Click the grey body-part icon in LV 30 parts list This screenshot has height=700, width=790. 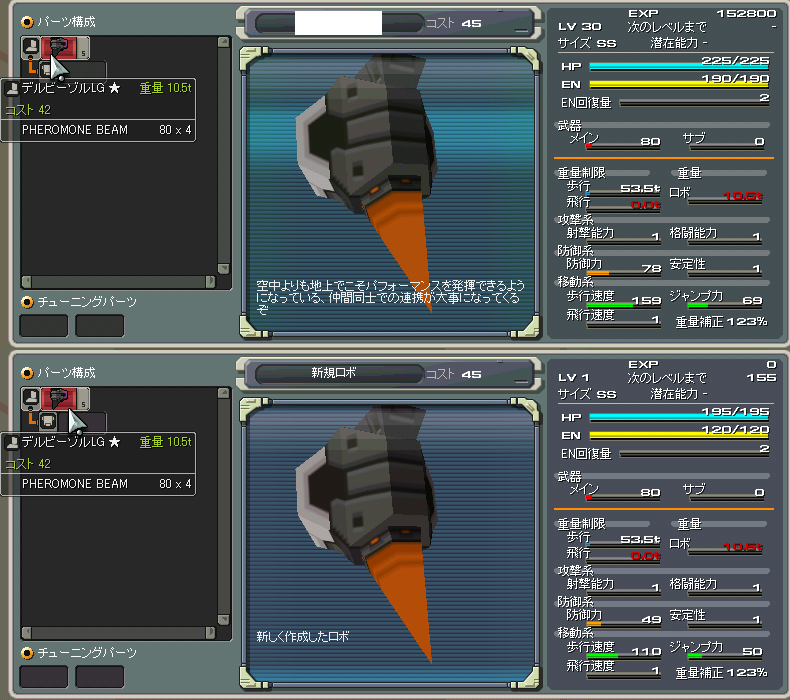tap(31, 47)
